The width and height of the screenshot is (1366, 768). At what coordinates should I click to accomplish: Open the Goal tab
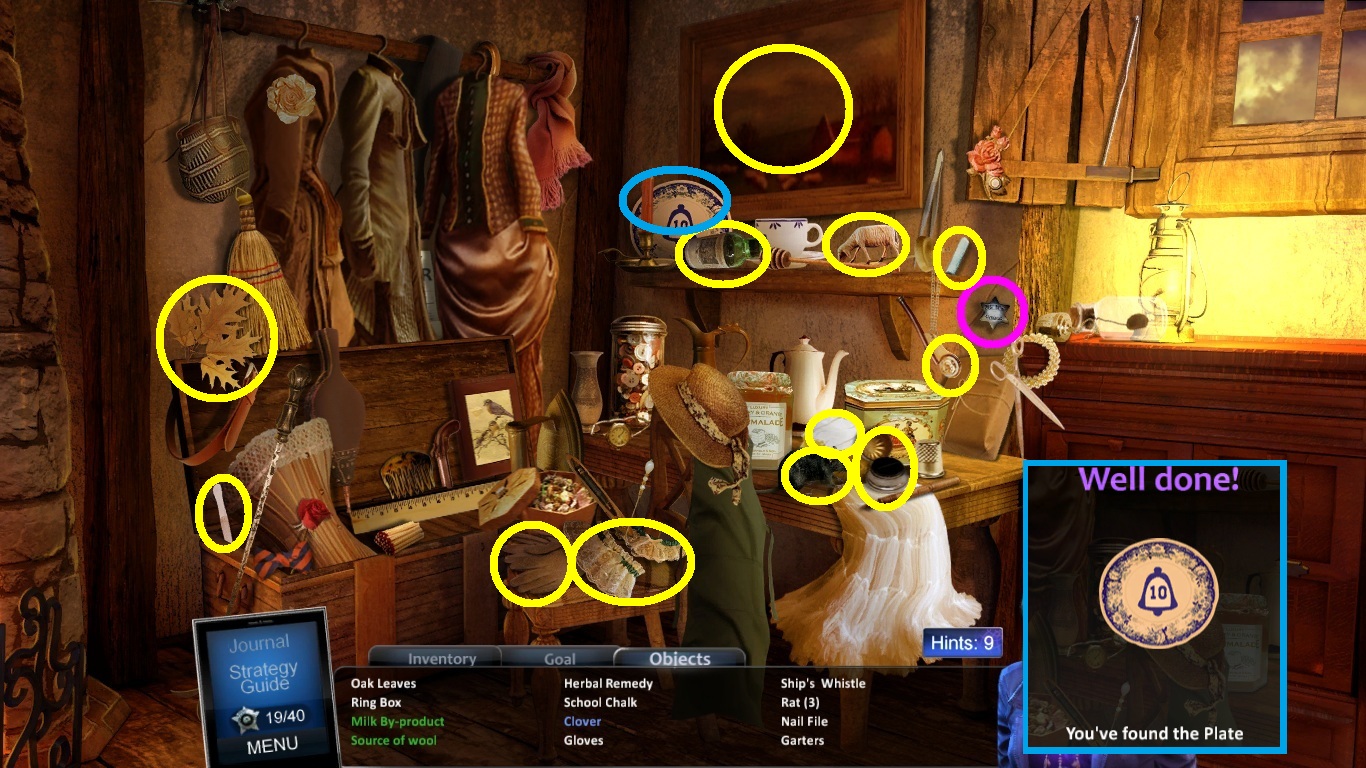click(559, 658)
